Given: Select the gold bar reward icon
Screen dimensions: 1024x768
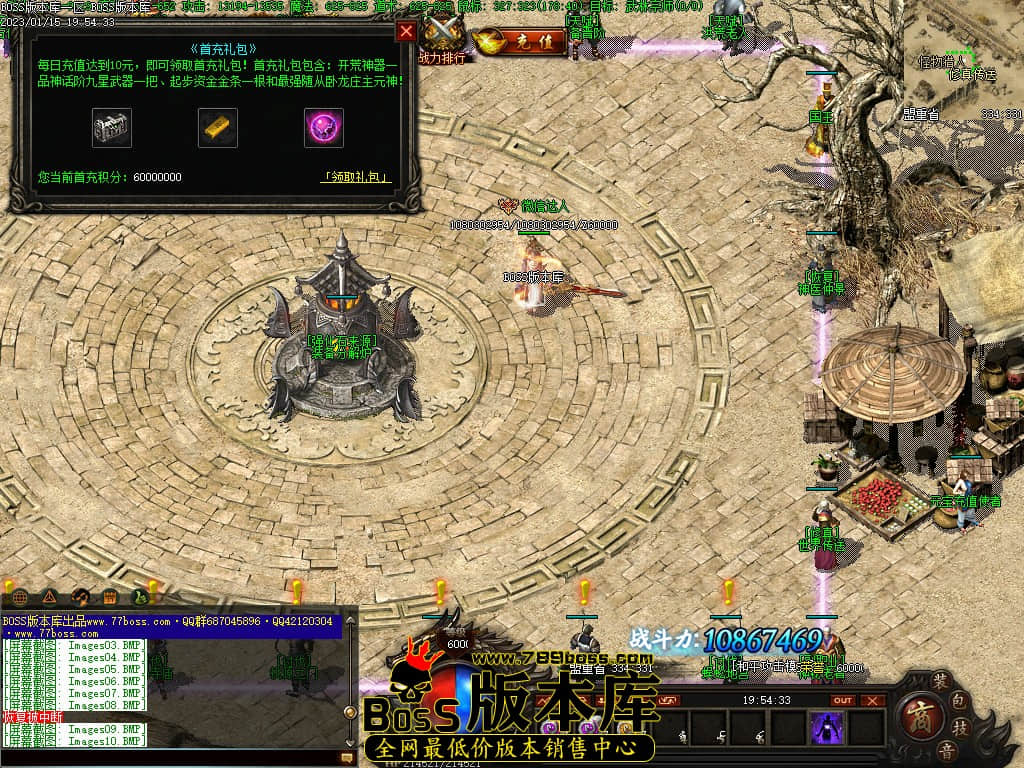Looking at the screenshot, I should 218,128.
